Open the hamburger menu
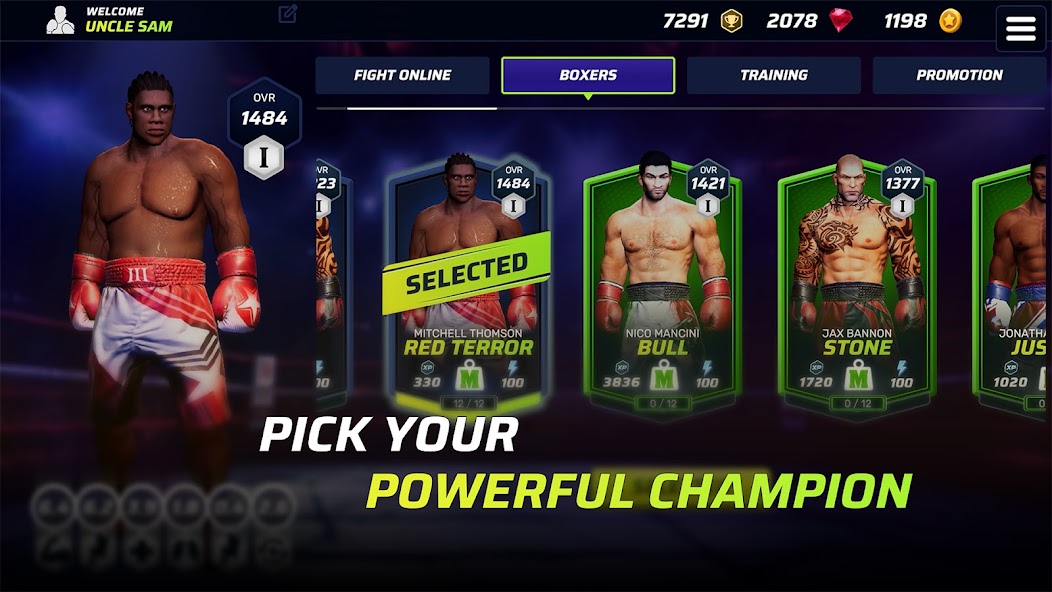Viewport: 1052px width, 592px height. pyautogui.click(x=1020, y=28)
